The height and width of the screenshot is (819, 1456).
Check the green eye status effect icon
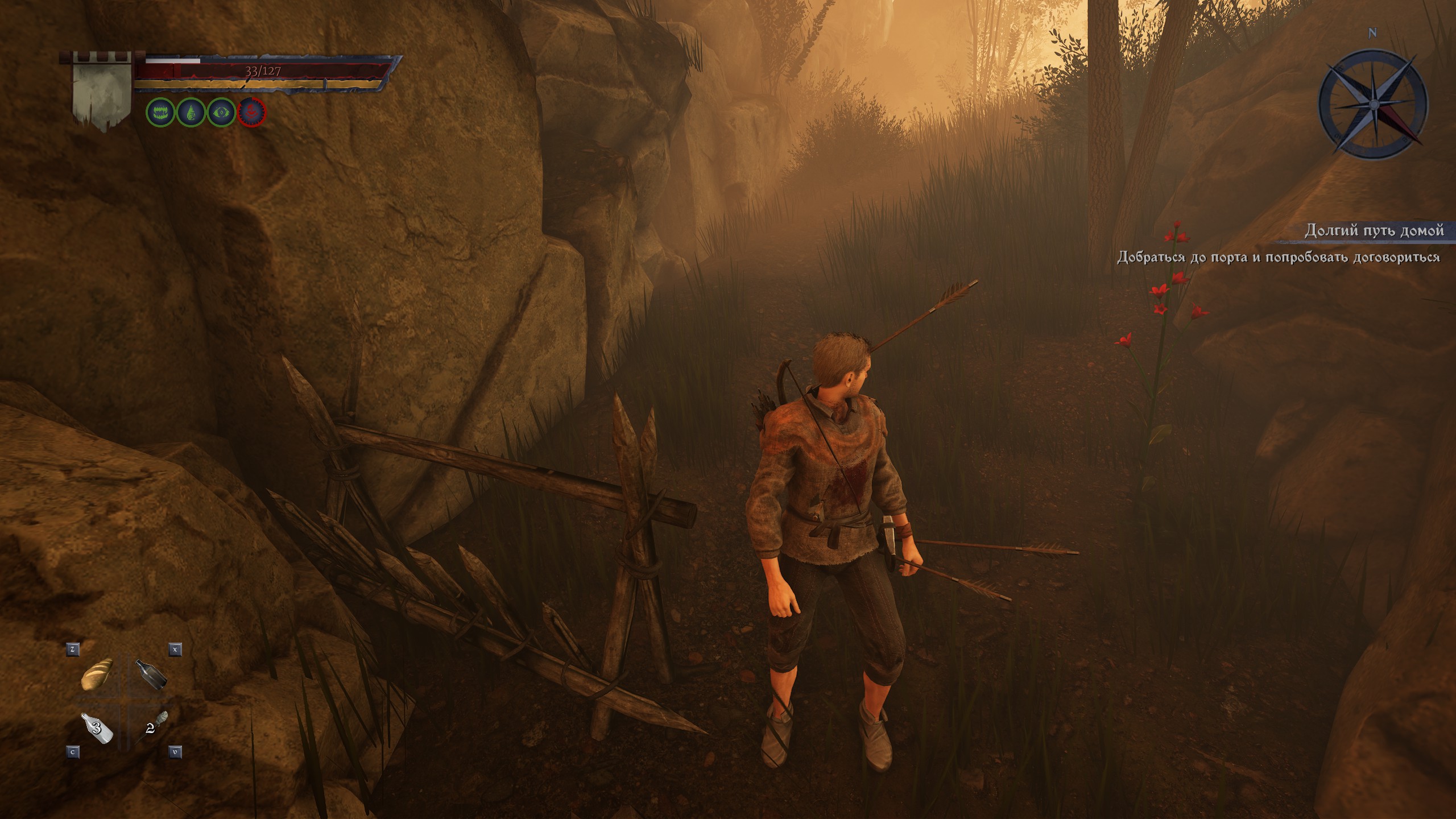[221, 113]
